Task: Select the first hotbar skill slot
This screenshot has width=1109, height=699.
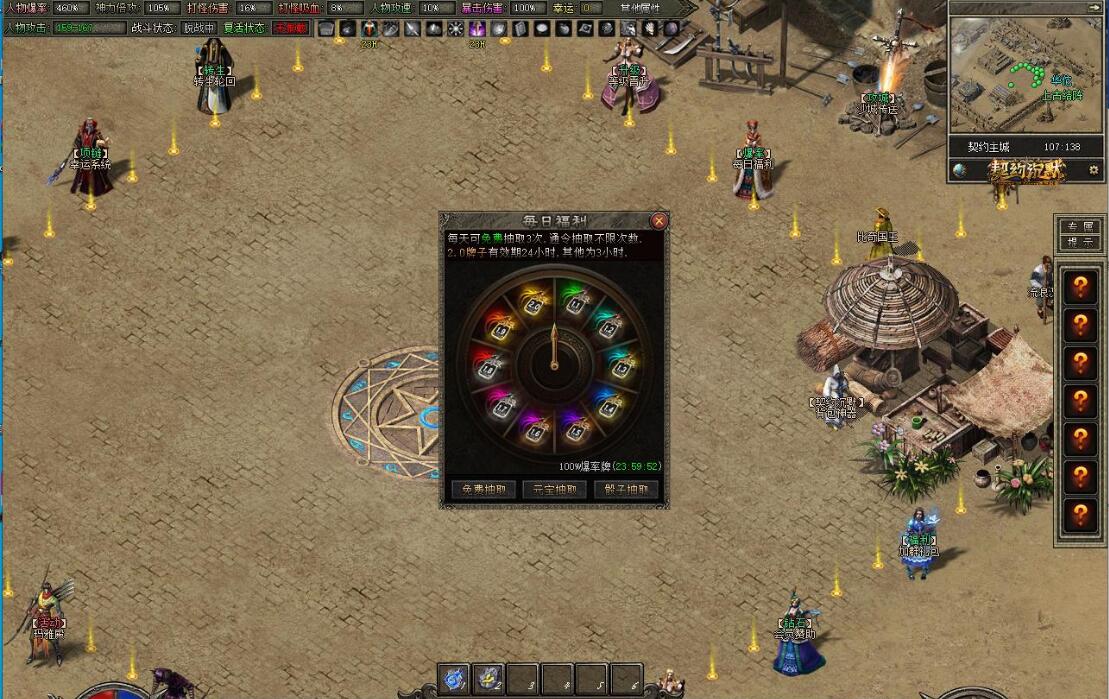Action: [453, 679]
